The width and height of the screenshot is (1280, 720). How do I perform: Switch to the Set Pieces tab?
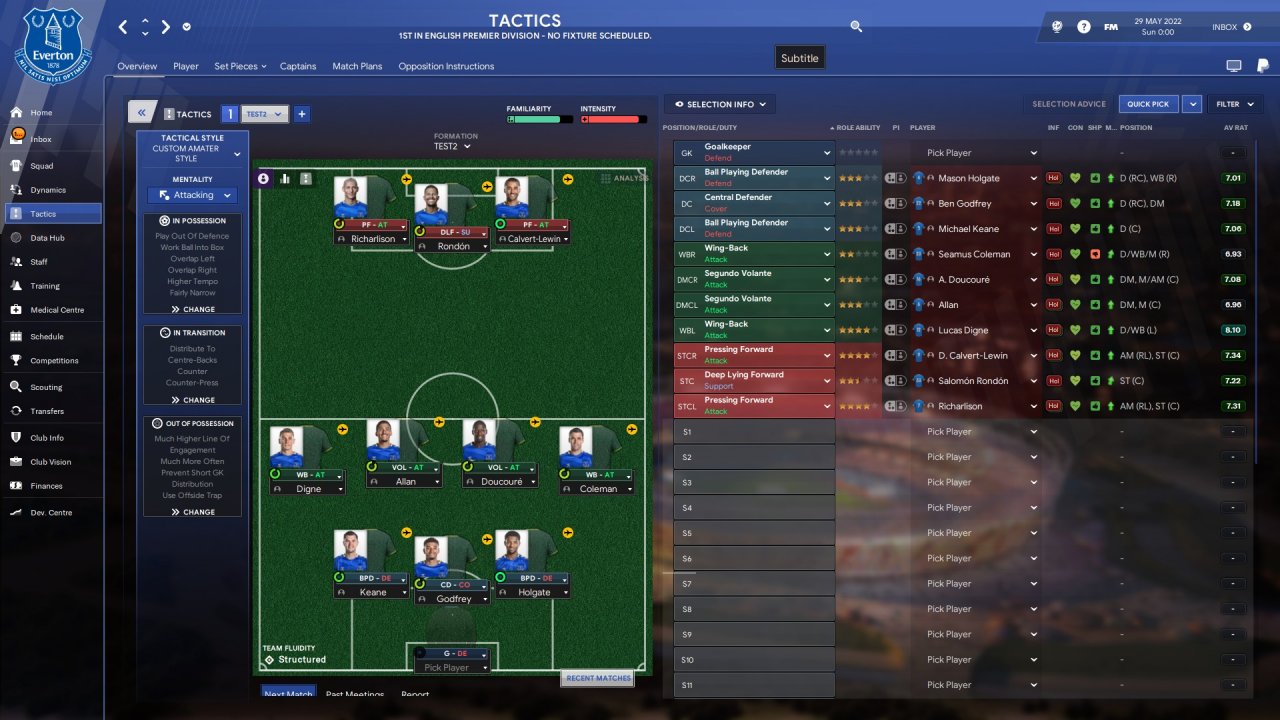point(240,66)
